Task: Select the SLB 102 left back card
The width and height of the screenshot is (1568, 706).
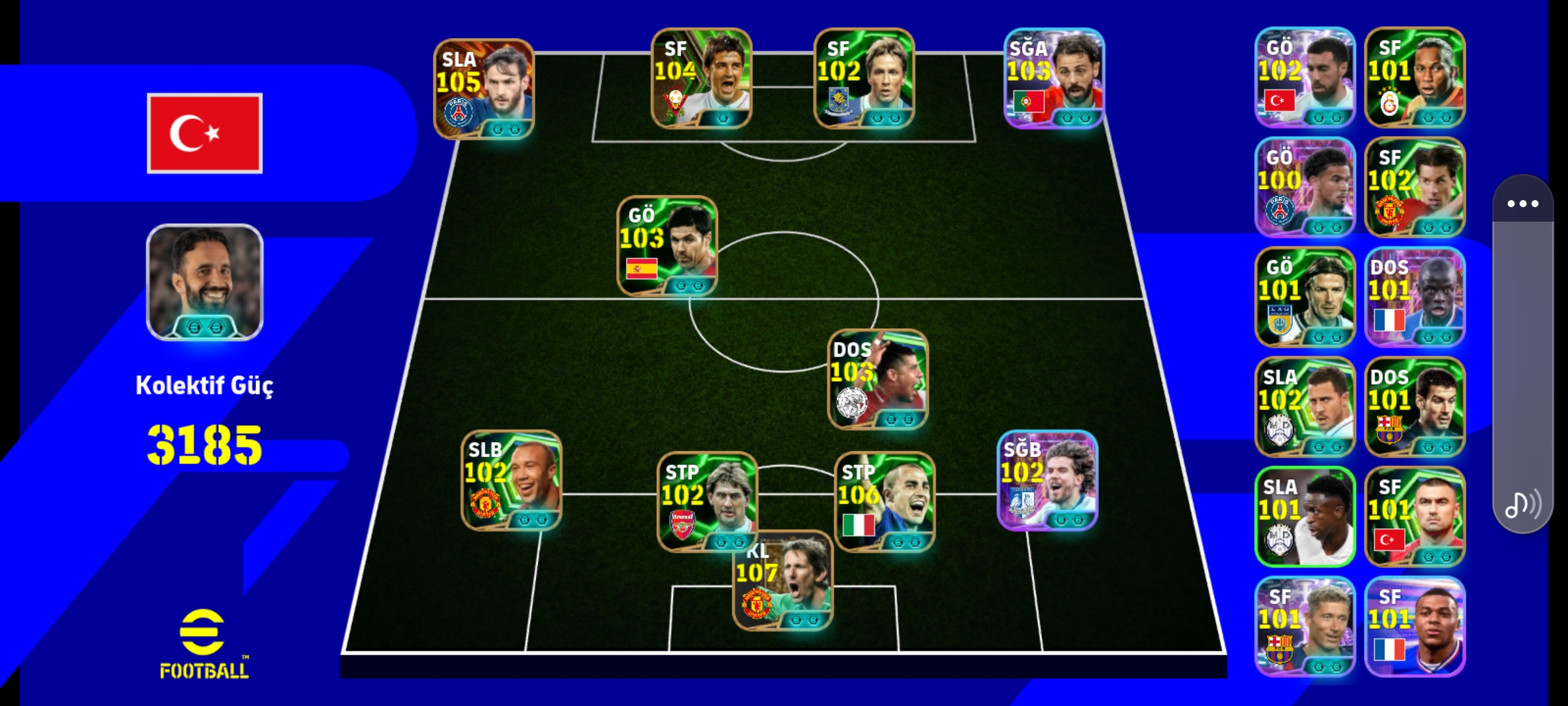Action: click(512, 480)
